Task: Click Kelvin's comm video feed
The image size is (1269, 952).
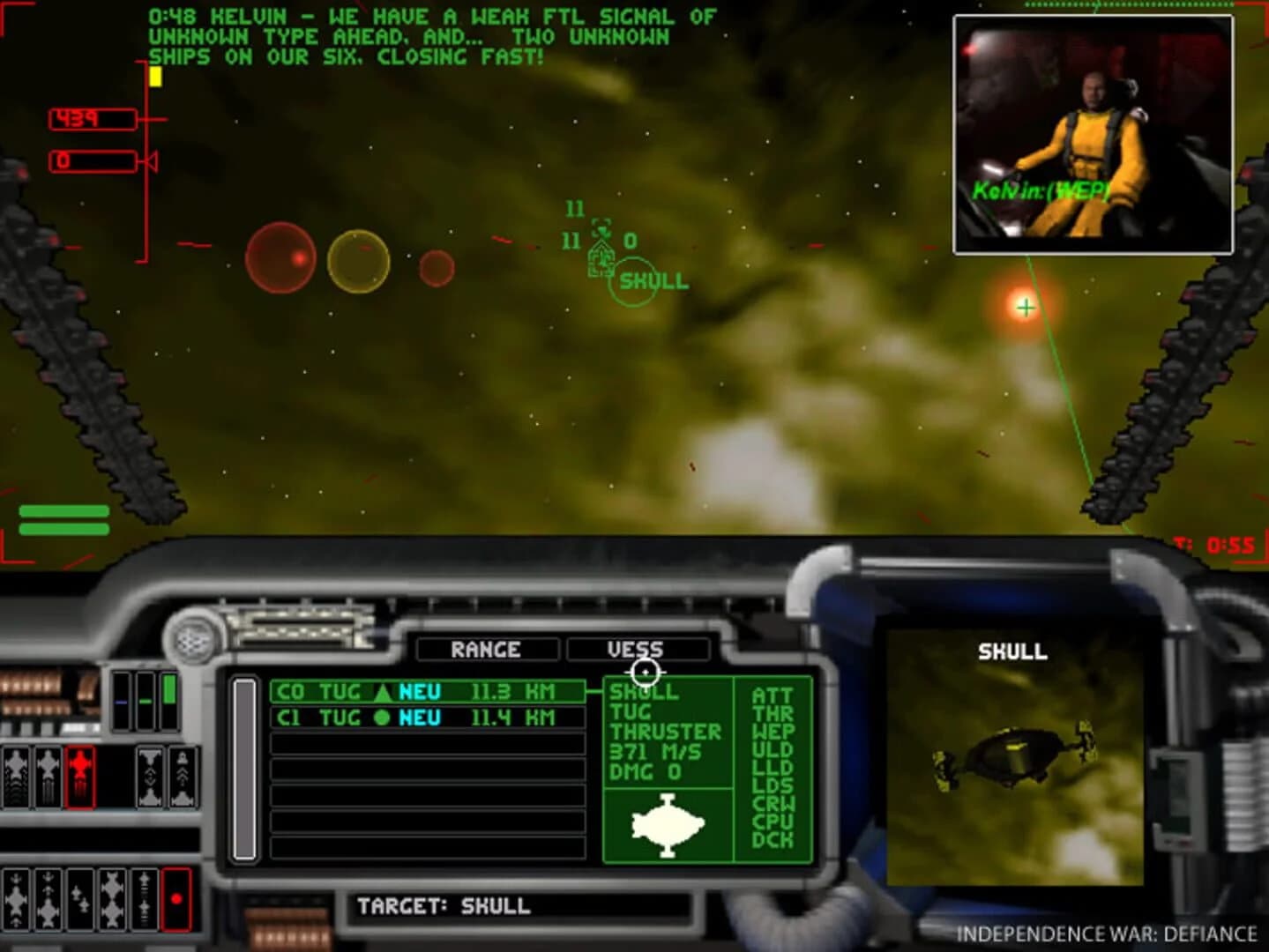Action: click(x=1091, y=132)
